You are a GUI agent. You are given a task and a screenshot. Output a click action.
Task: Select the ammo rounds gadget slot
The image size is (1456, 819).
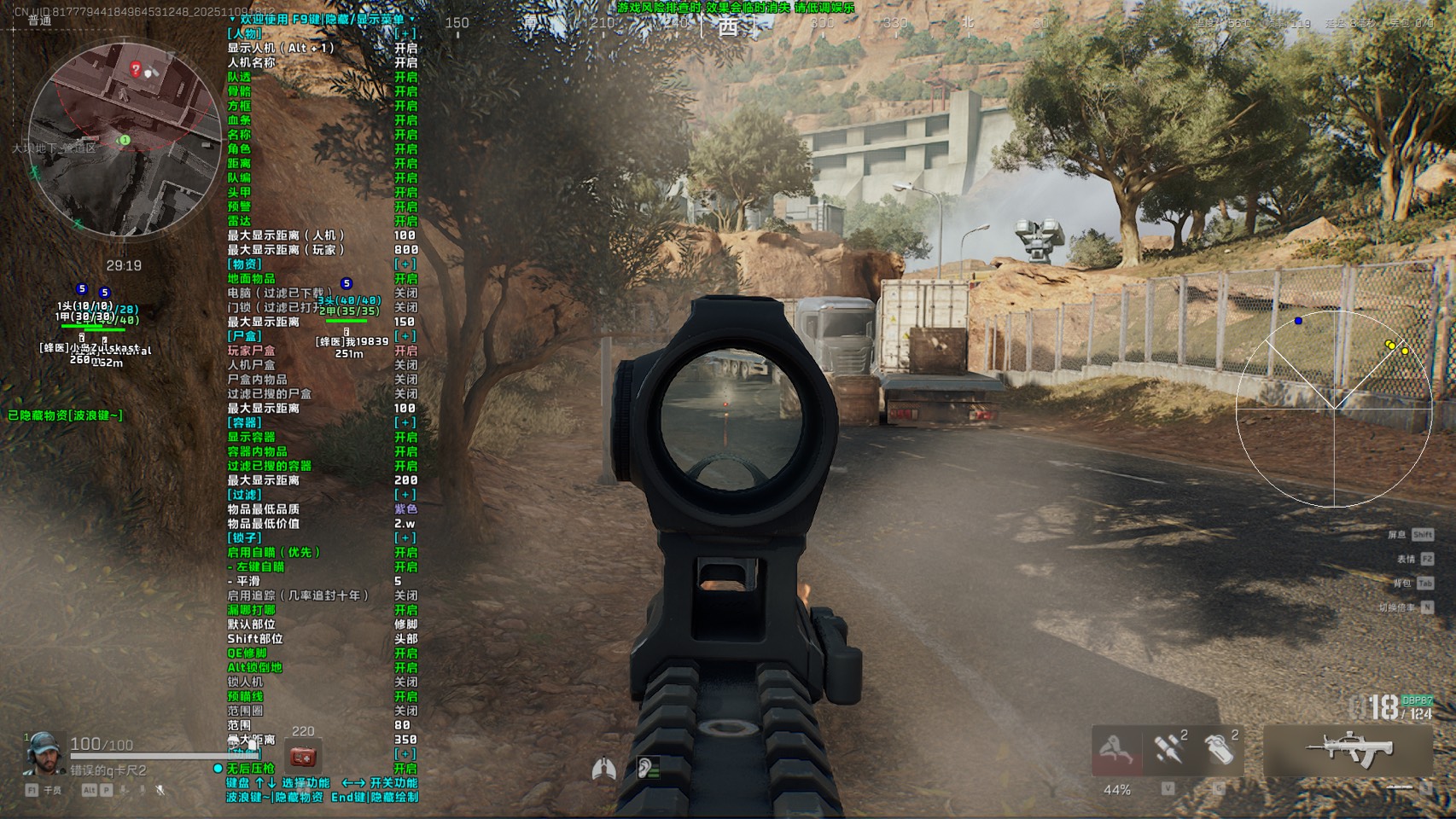[1168, 750]
